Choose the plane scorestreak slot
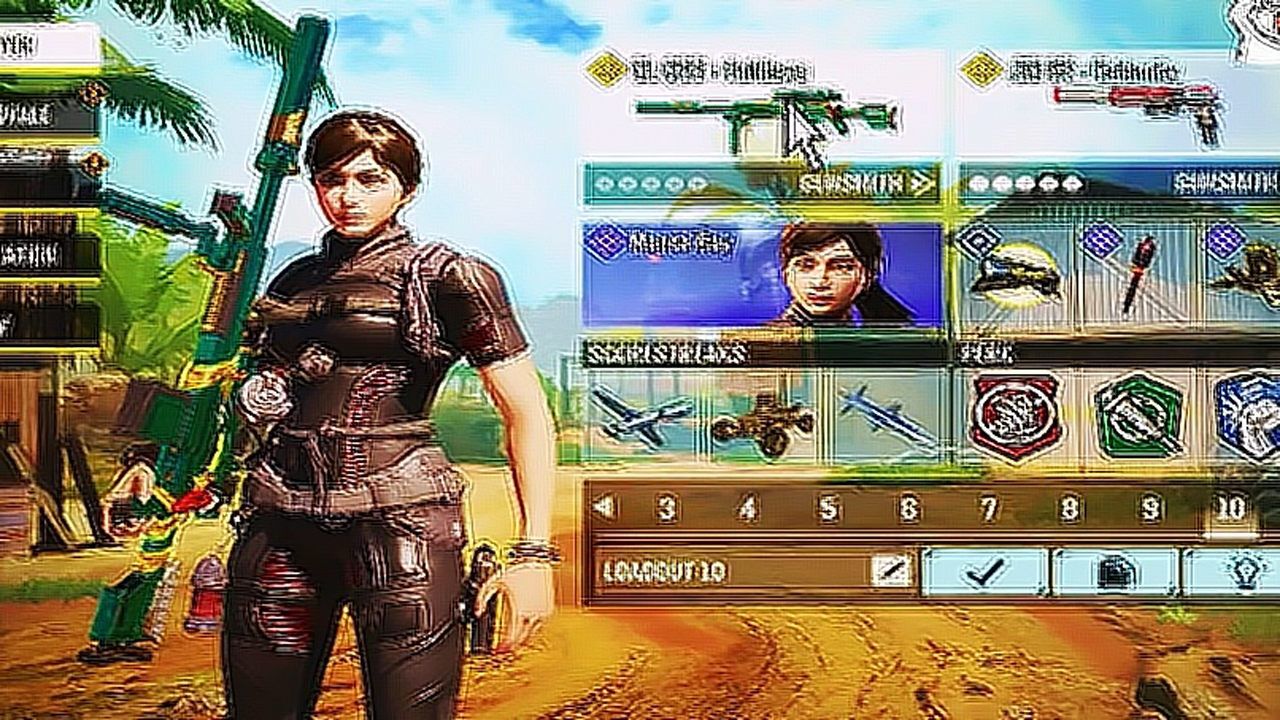The image size is (1280, 720). [x=640, y=415]
